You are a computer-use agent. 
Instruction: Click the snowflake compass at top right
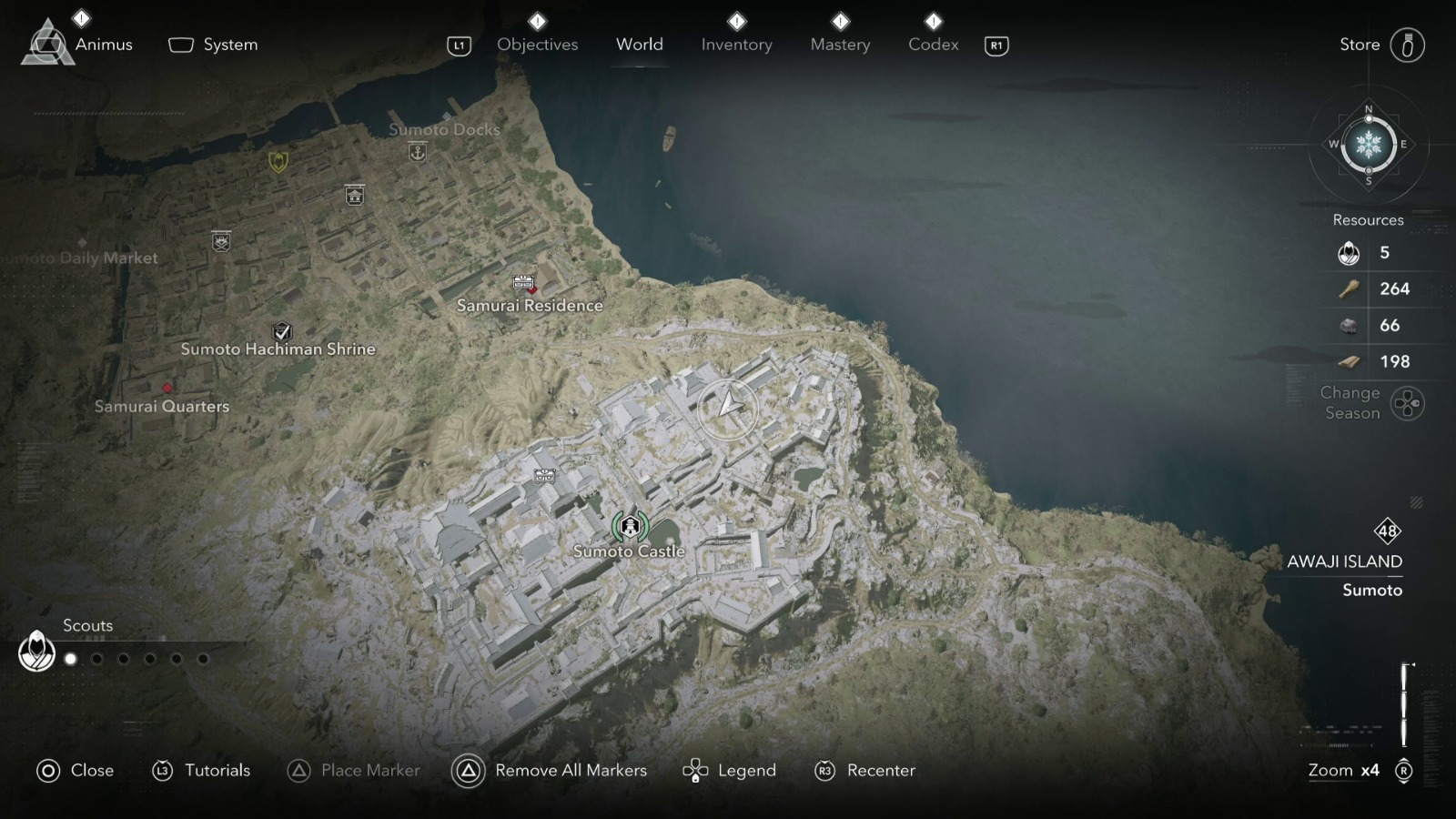click(1367, 146)
